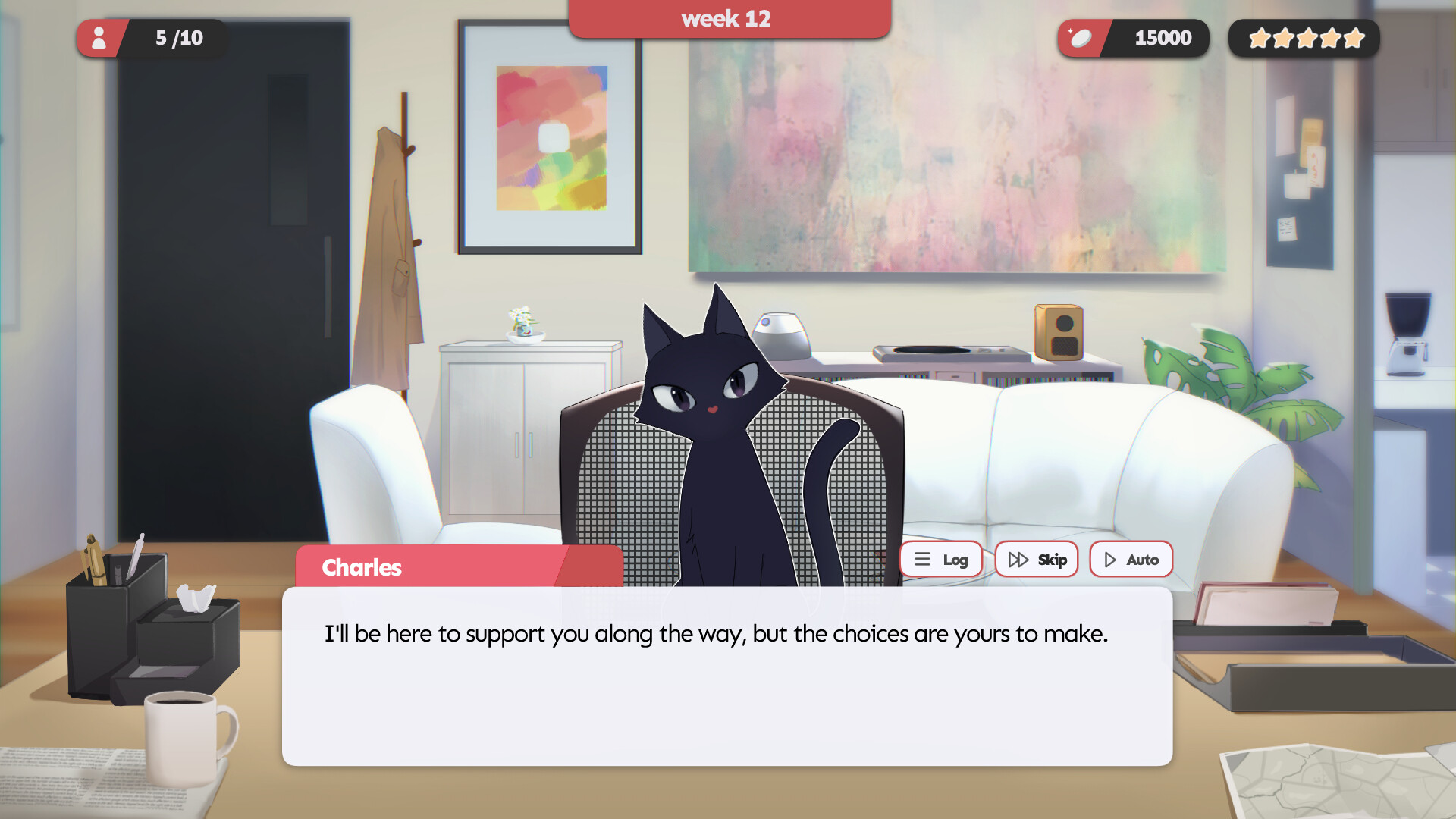The height and width of the screenshot is (819, 1456).
Task: Click the week 12 banner at the top
Action: click(726, 19)
